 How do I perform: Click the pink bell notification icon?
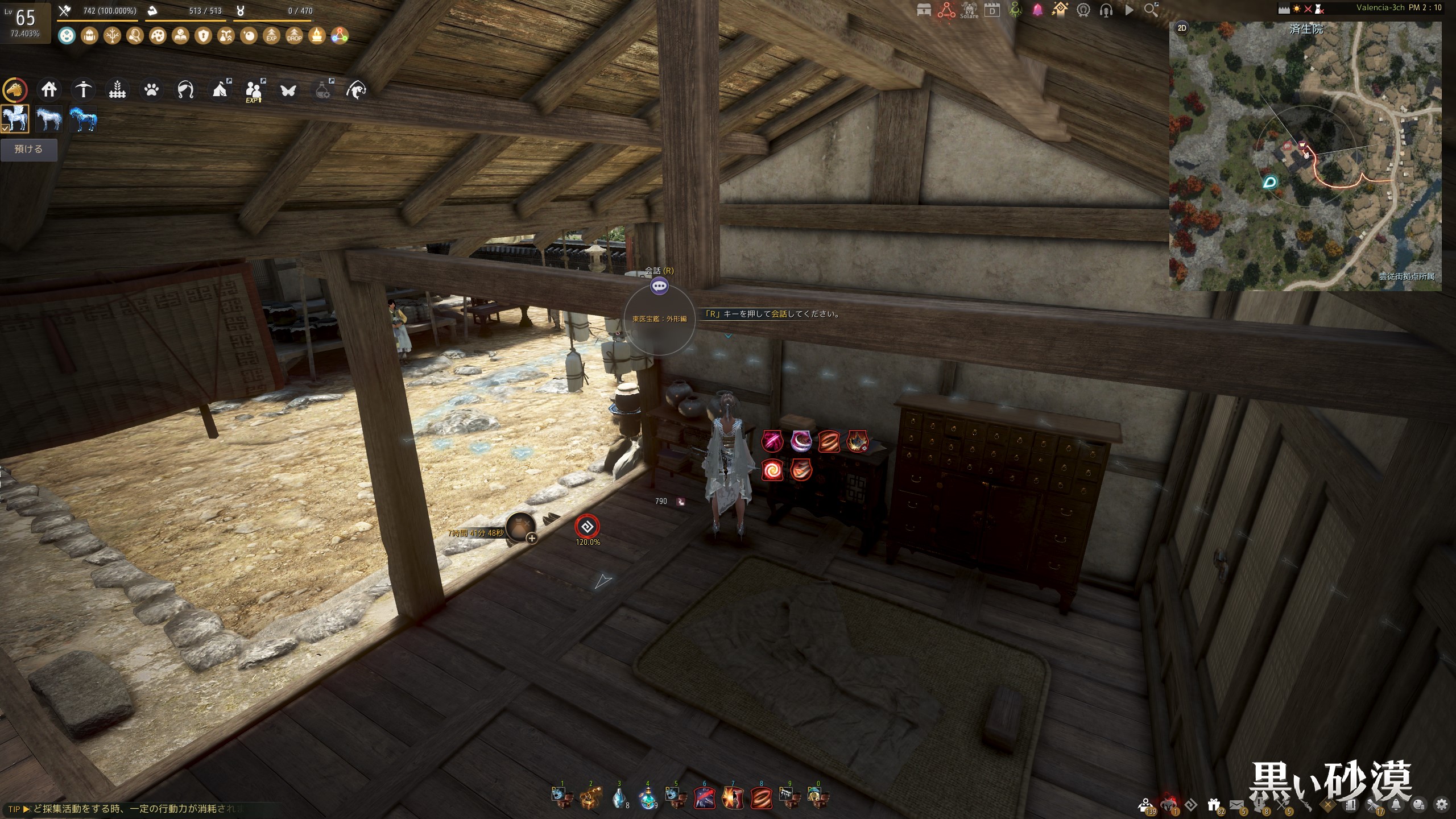pyautogui.click(x=1037, y=10)
